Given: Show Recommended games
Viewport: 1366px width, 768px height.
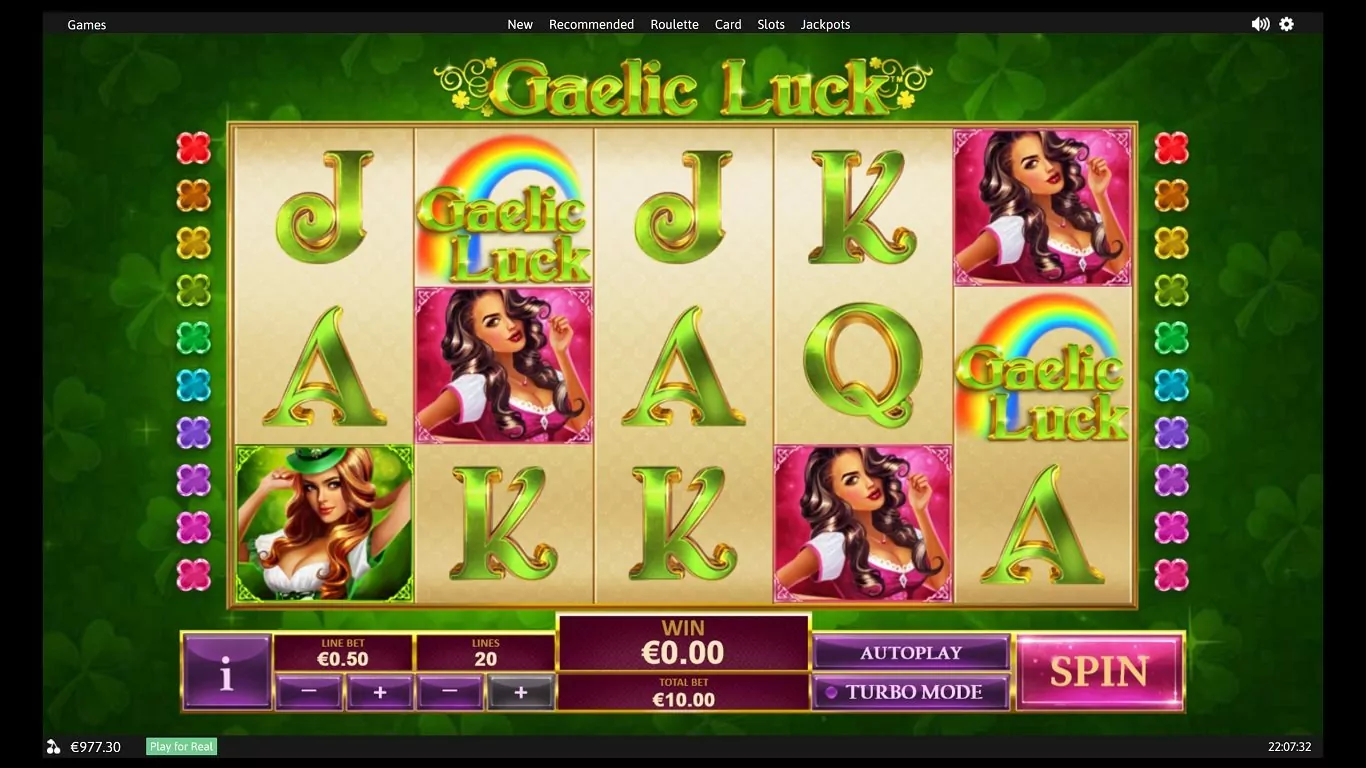Looking at the screenshot, I should (x=591, y=24).
